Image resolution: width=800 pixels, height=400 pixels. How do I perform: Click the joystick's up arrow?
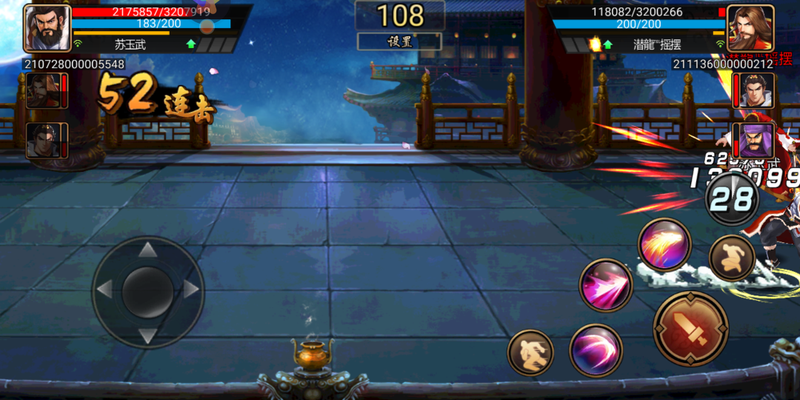[147, 249]
